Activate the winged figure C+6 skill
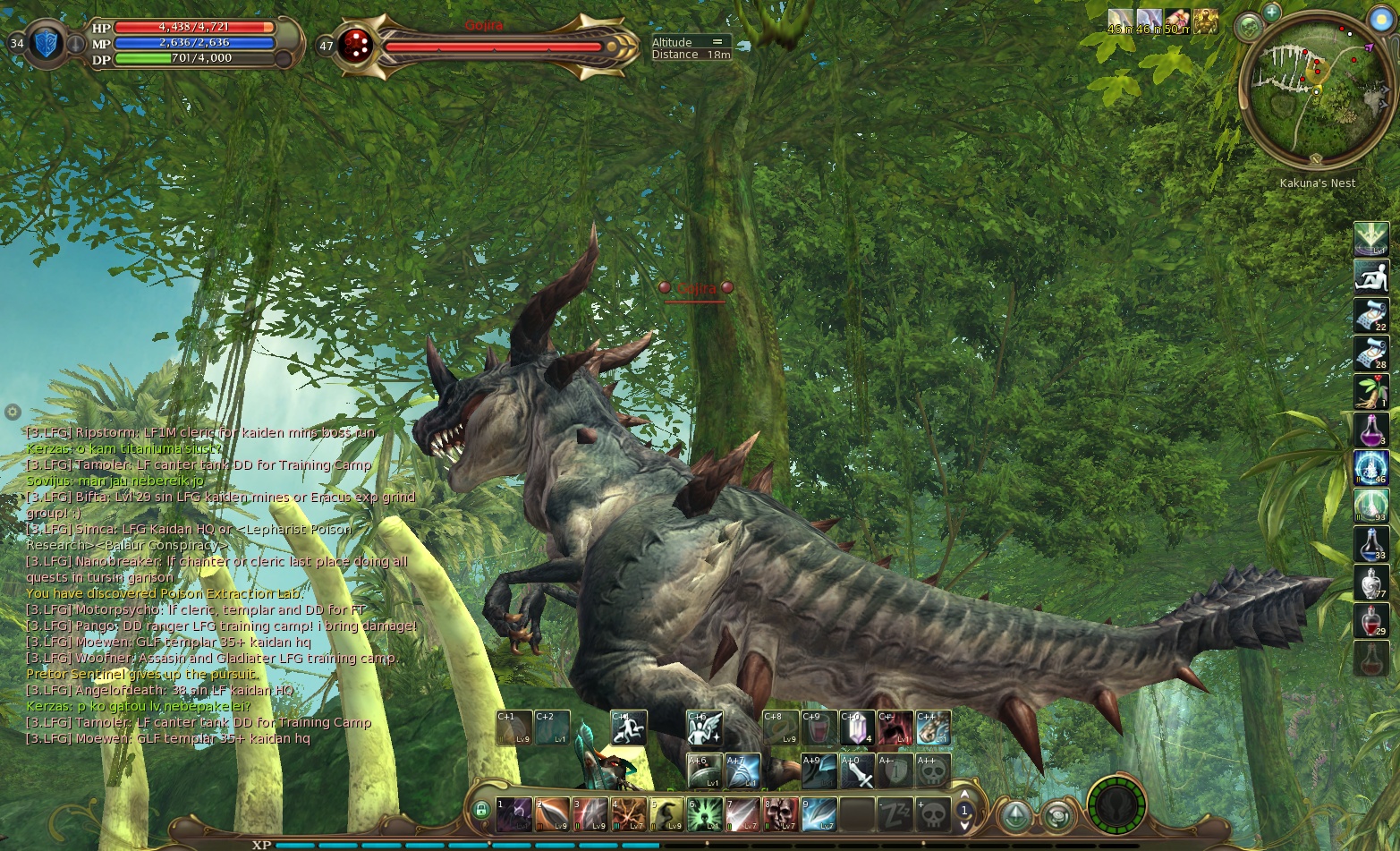1400x851 pixels. (x=704, y=728)
